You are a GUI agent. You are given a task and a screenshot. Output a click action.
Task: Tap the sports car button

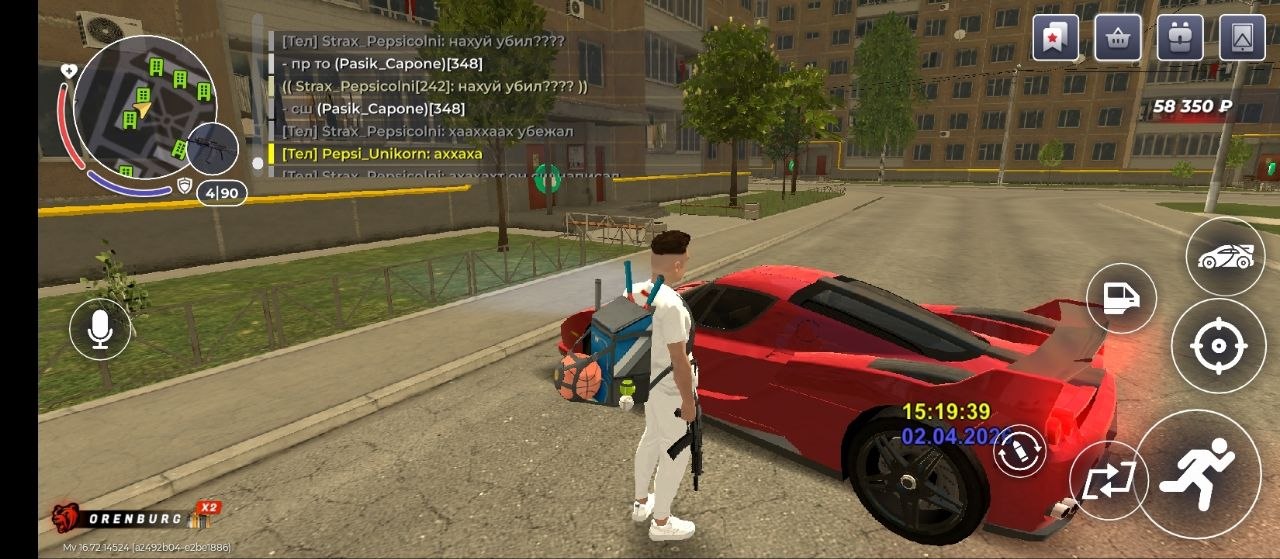[x=1225, y=256]
